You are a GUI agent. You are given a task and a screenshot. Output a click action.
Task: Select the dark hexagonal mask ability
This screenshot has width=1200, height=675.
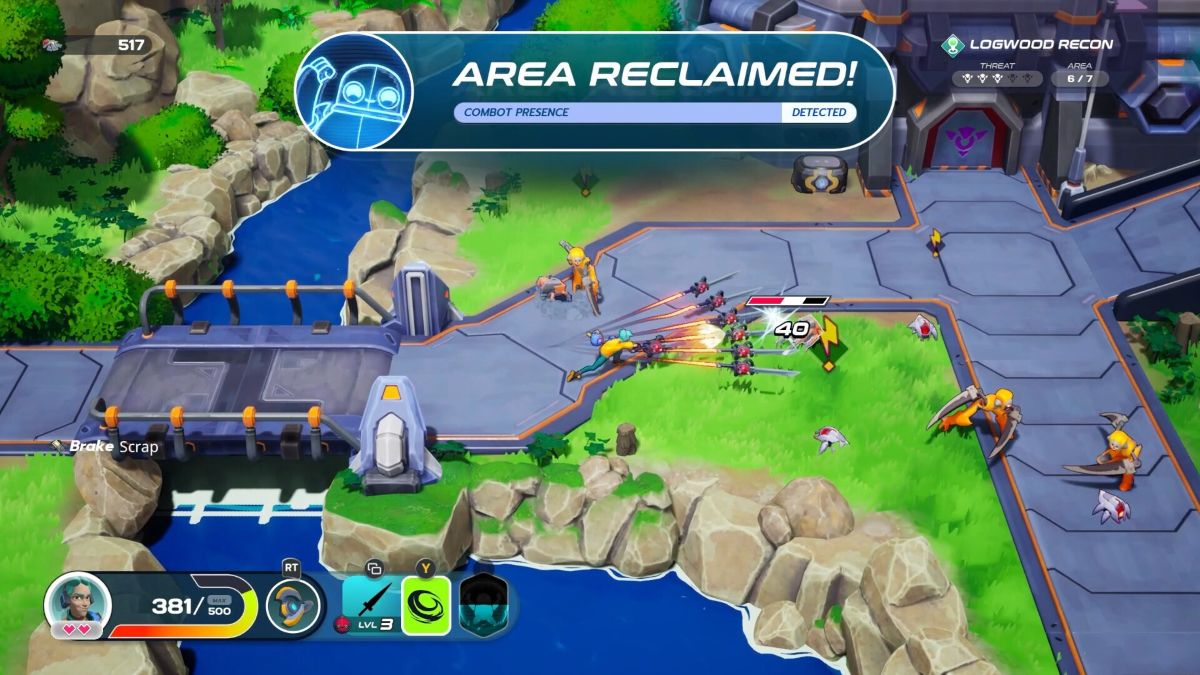483,606
